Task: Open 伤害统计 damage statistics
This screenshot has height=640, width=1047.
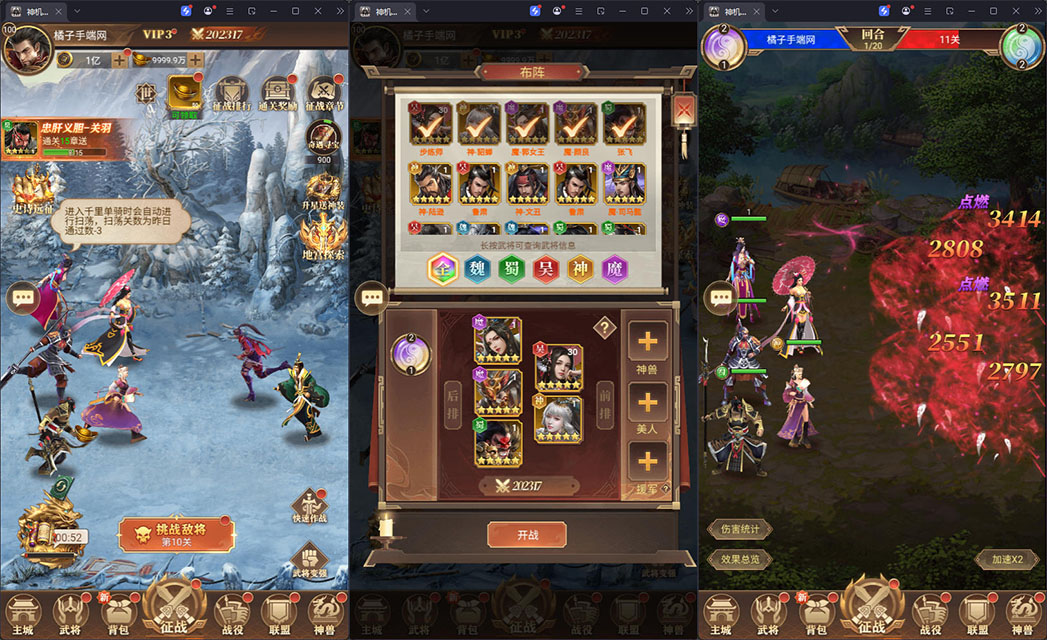Action: click(740, 529)
